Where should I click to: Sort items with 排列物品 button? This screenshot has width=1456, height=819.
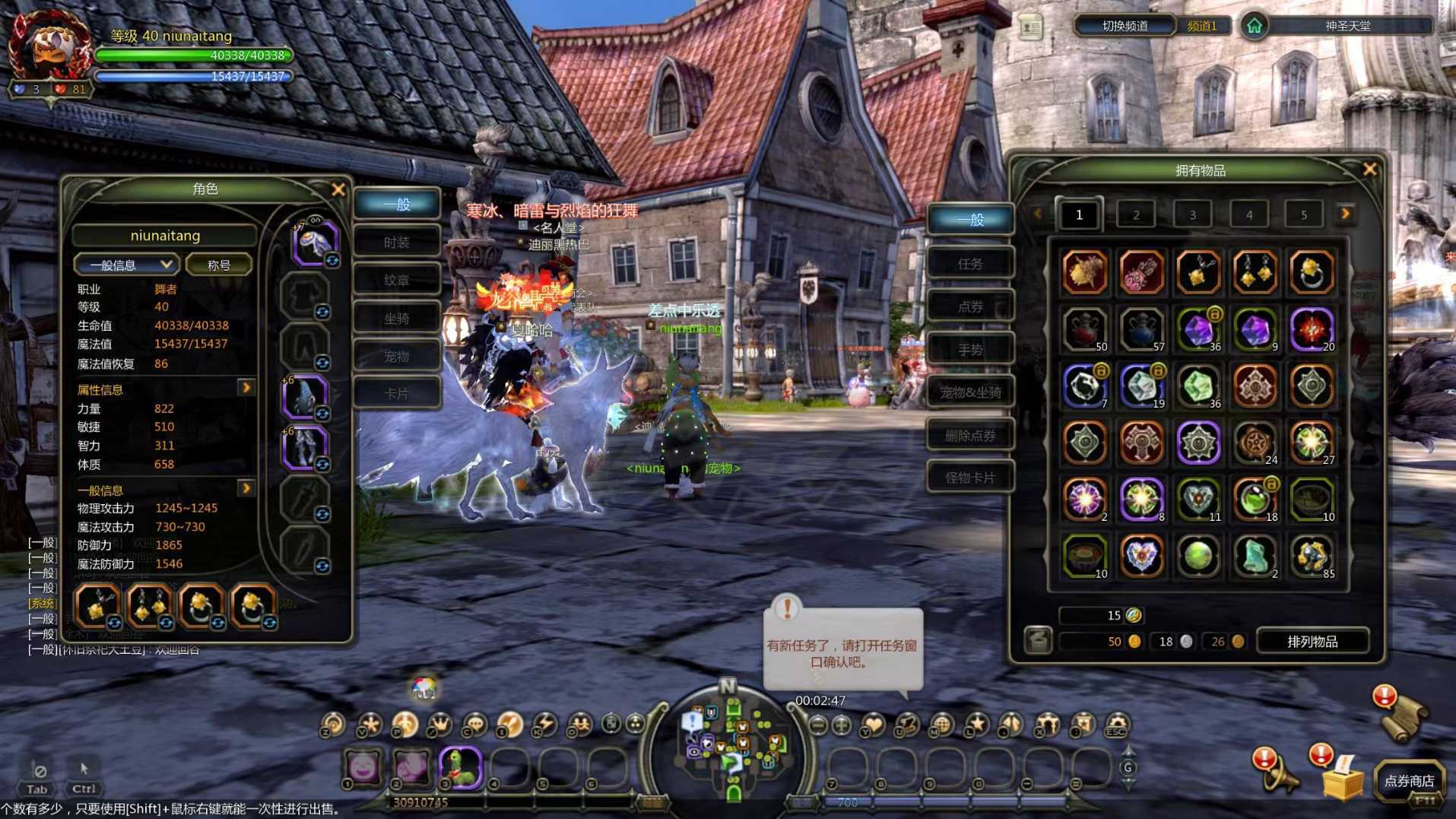pyautogui.click(x=1312, y=642)
